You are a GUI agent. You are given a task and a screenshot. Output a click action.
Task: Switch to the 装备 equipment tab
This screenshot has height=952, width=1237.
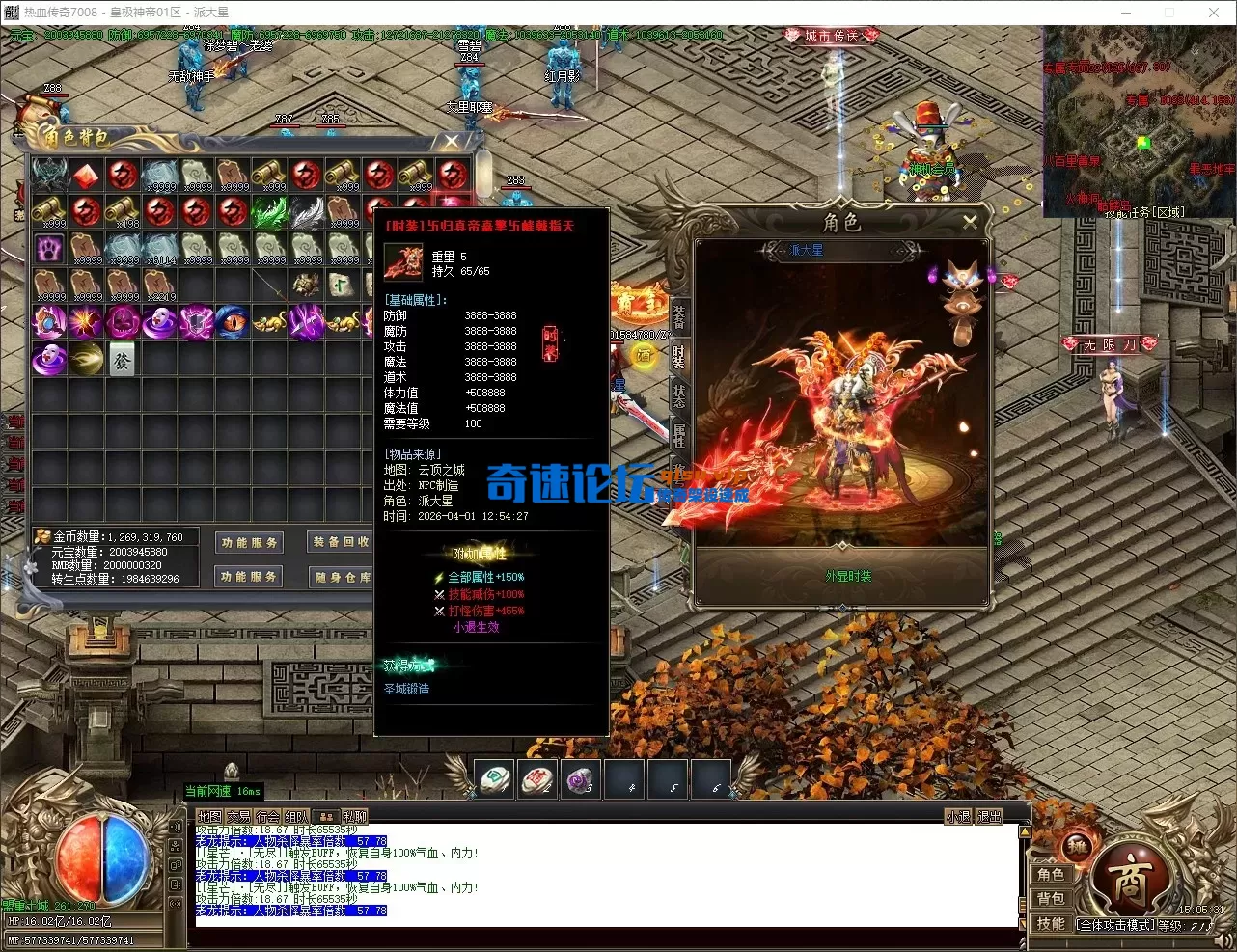click(679, 315)
